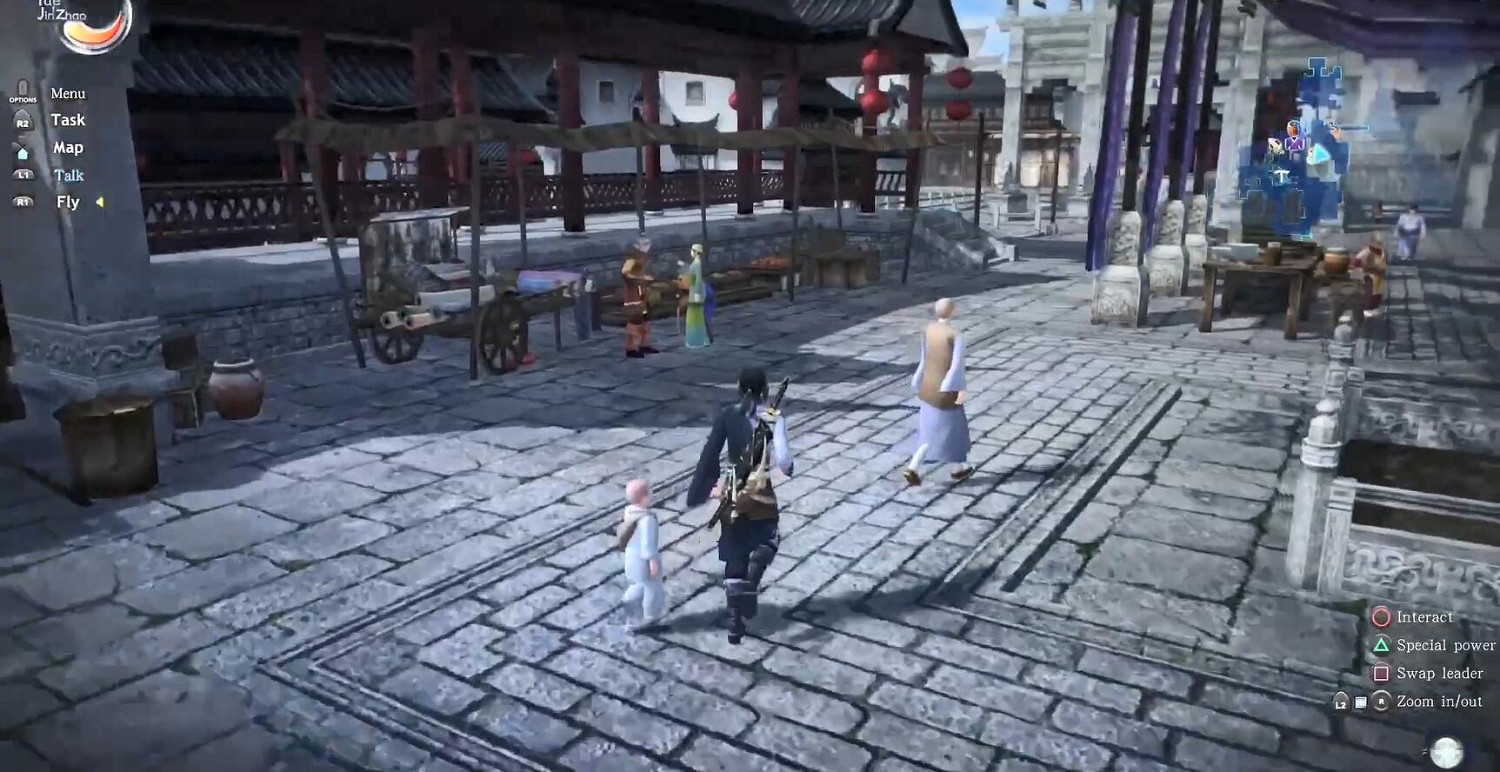This screenshot has height=772, width=1500.
Task: Activate the Fly option
Action: coord(66,202)
